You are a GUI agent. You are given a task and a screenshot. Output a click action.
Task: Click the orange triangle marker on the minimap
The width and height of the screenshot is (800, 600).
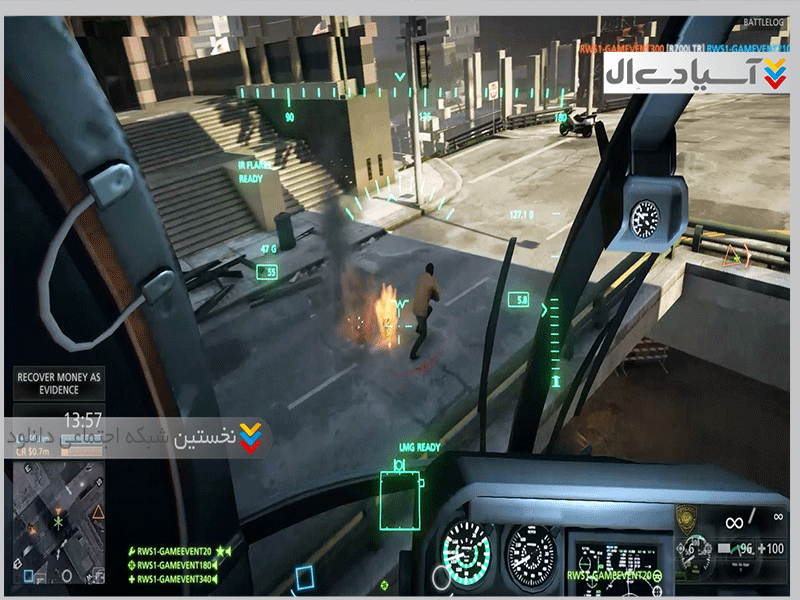point(98,514)
